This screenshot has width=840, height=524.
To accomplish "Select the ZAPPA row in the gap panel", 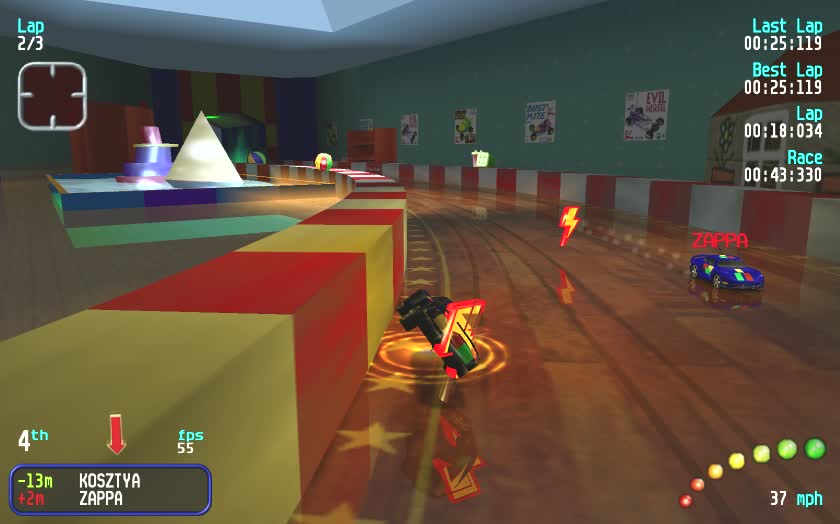I will coord(110,498).
